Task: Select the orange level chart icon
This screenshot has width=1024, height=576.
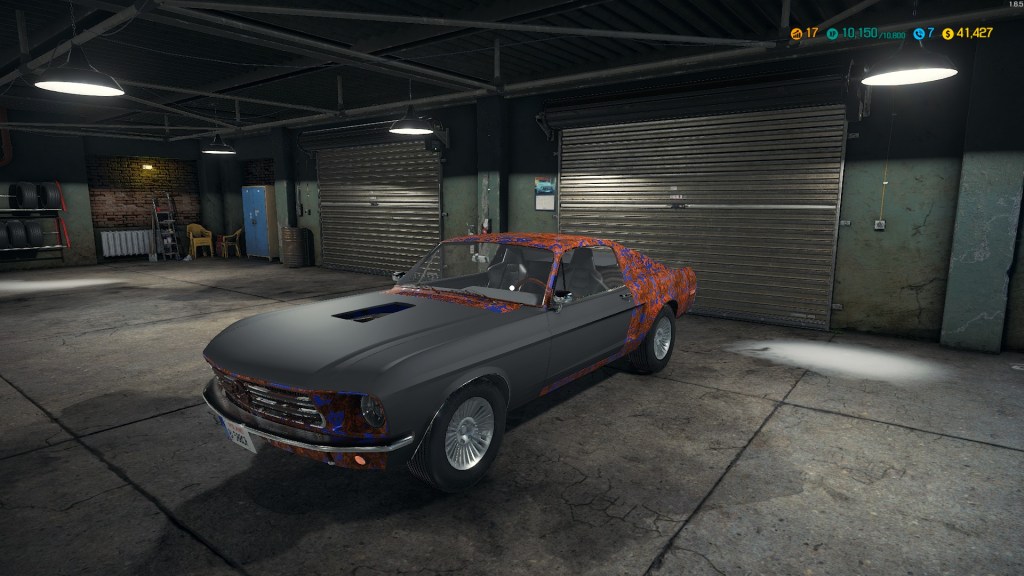Action: tap(796, 33)
